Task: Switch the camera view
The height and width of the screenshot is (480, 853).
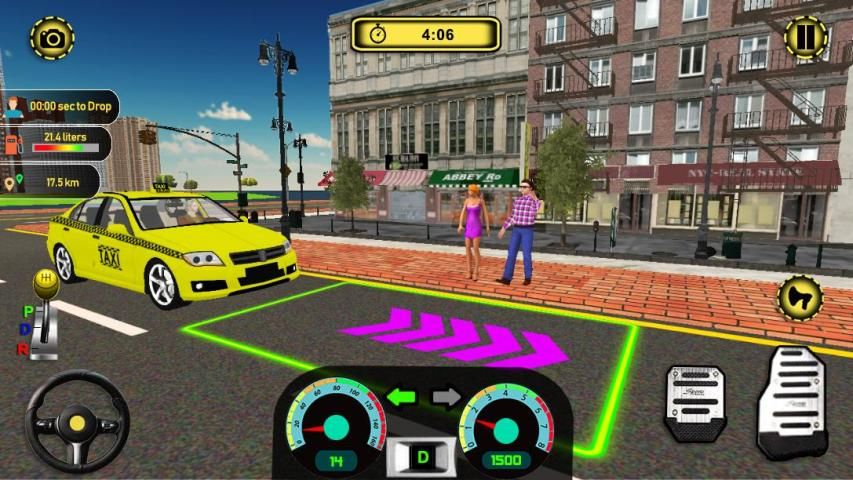Action: tap(52, 38)
